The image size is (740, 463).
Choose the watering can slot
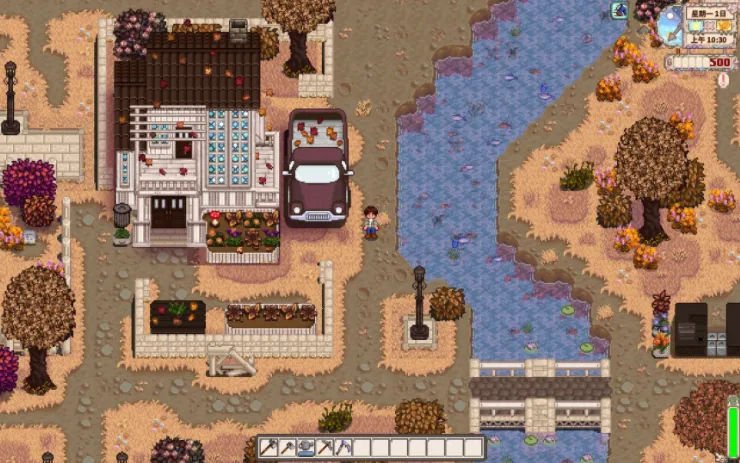click(x=306, y=447)
